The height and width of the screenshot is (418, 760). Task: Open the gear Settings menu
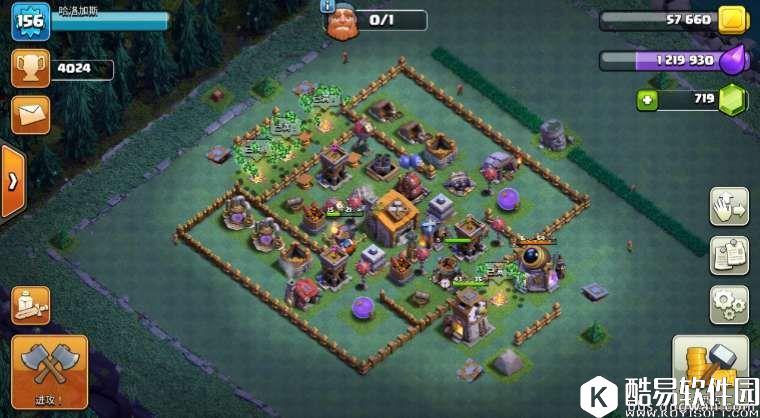tap(729, 303)
